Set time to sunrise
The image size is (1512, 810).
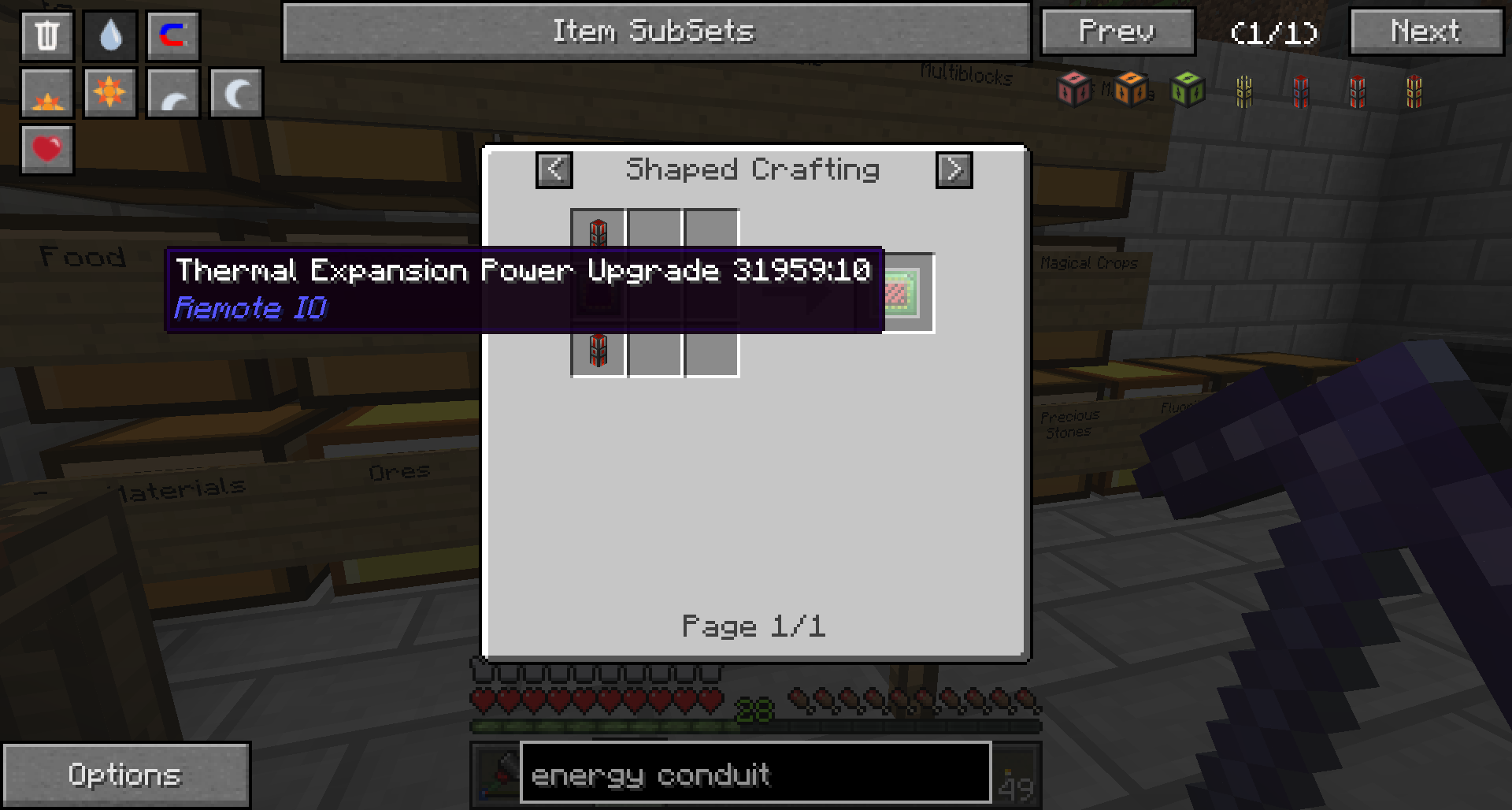point(47,94)
